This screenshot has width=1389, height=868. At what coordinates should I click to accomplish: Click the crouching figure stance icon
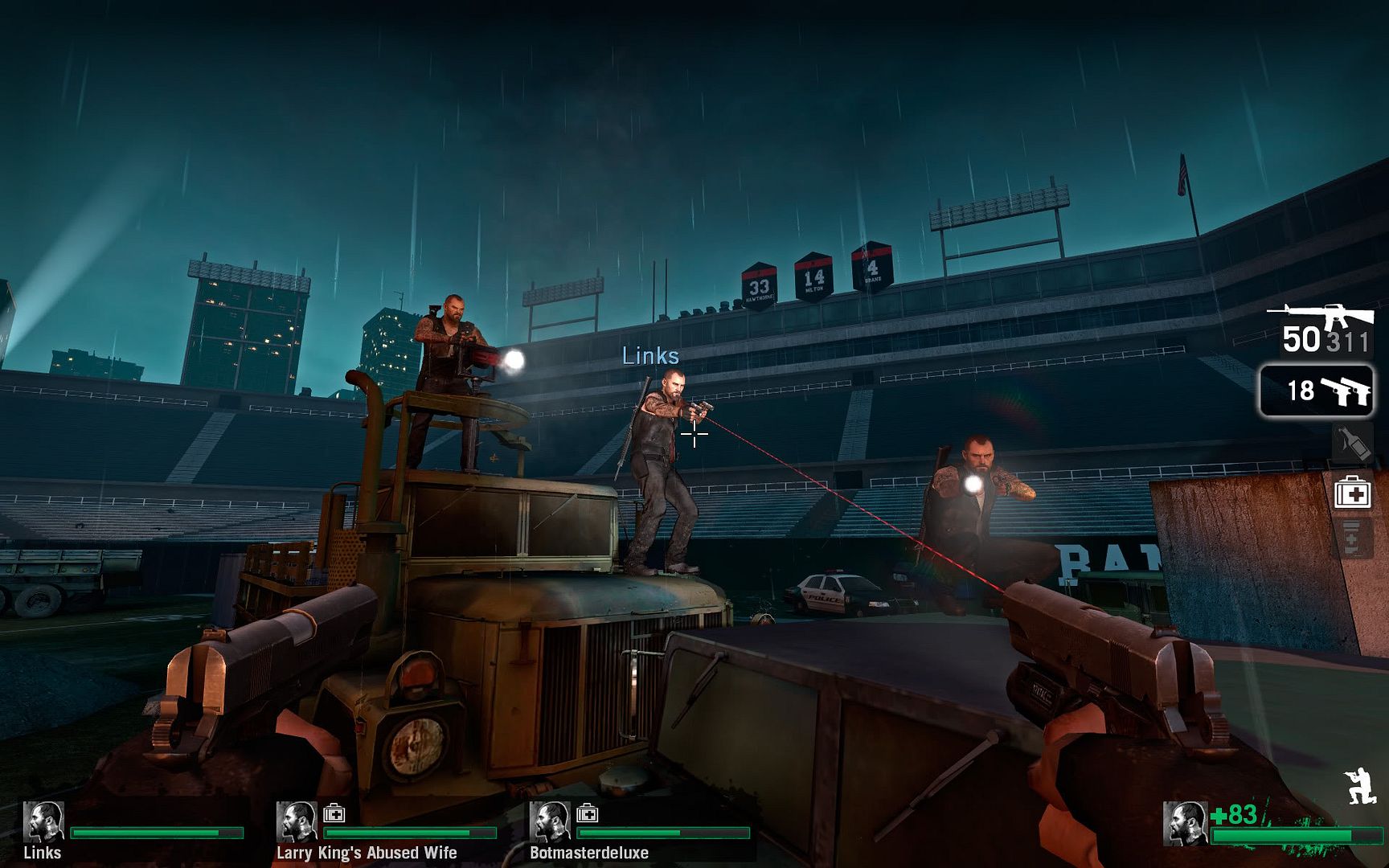coord(1360,786)
